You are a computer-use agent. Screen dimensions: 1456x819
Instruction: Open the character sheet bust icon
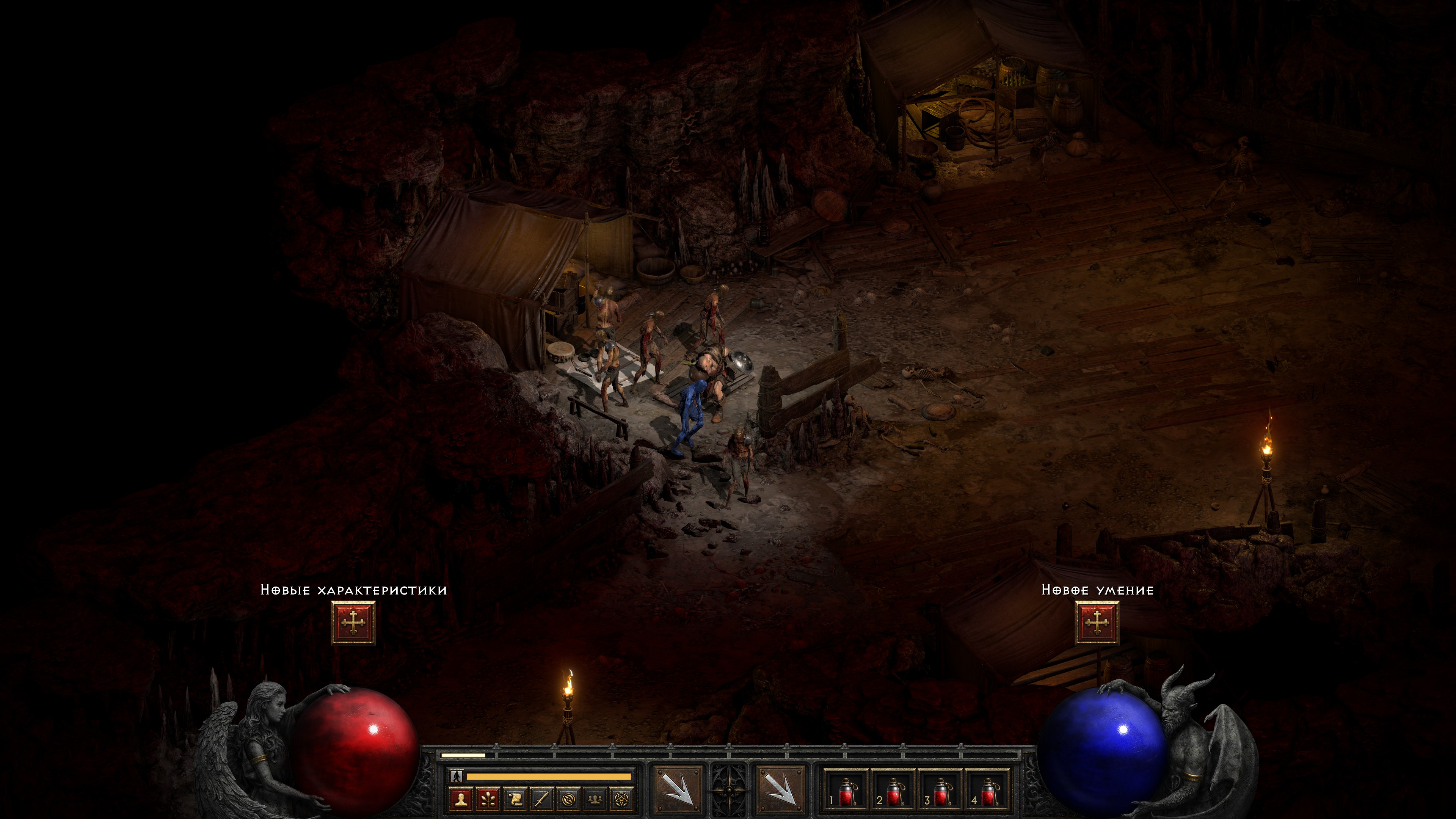click(x=461, y=799)
